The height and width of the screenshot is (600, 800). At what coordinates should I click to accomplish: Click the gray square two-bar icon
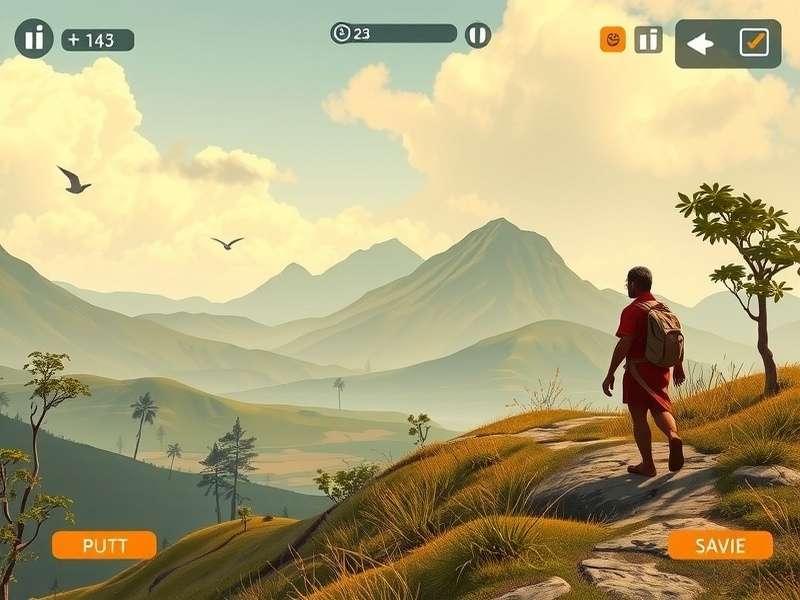648,40
